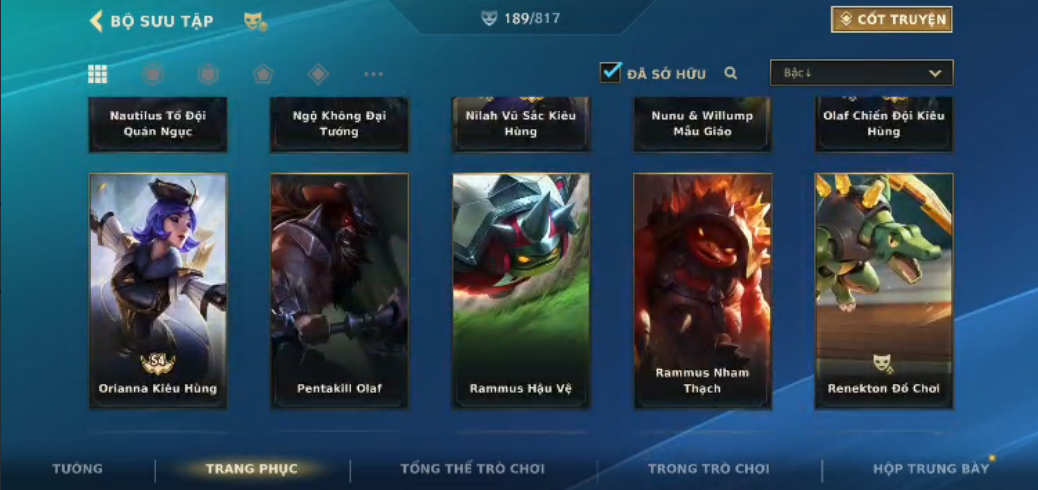The height and width of the screenshot is (490, 1038).
Task: Choose the Pentakill Olaf skin card
Action: (x=339, y=291)
